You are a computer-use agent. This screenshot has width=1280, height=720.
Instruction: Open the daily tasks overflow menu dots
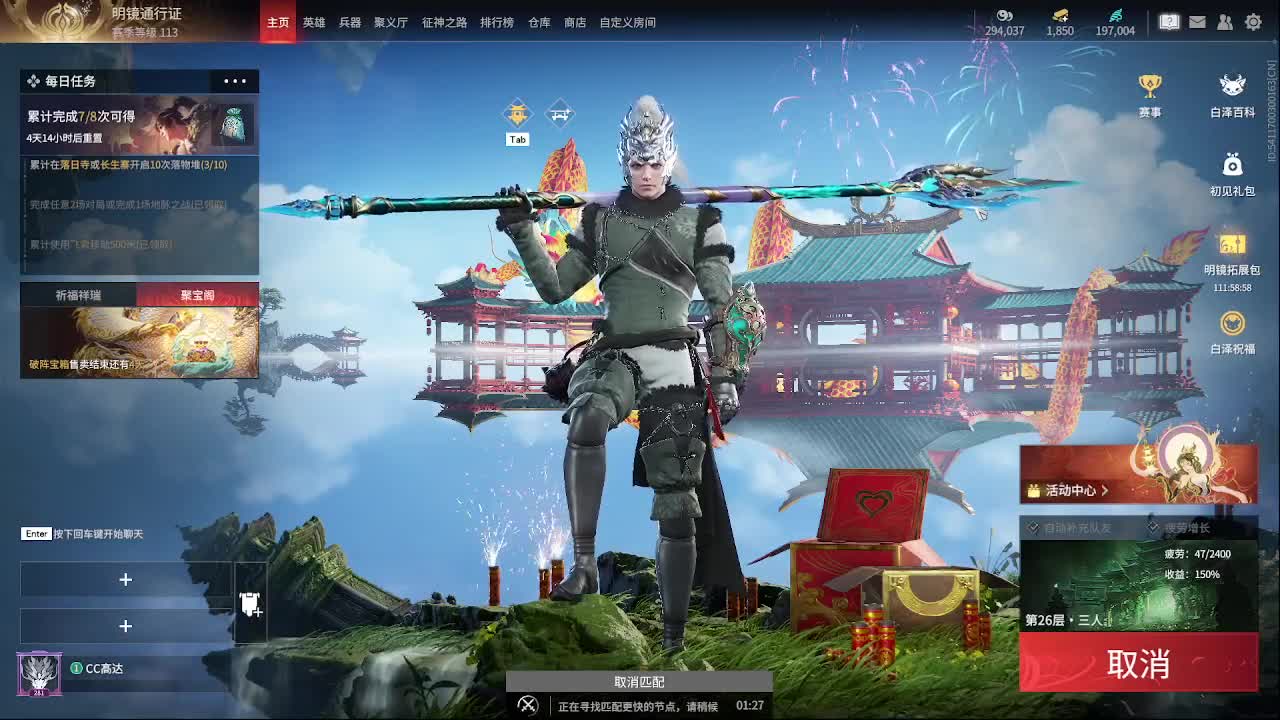coord(234,81)
